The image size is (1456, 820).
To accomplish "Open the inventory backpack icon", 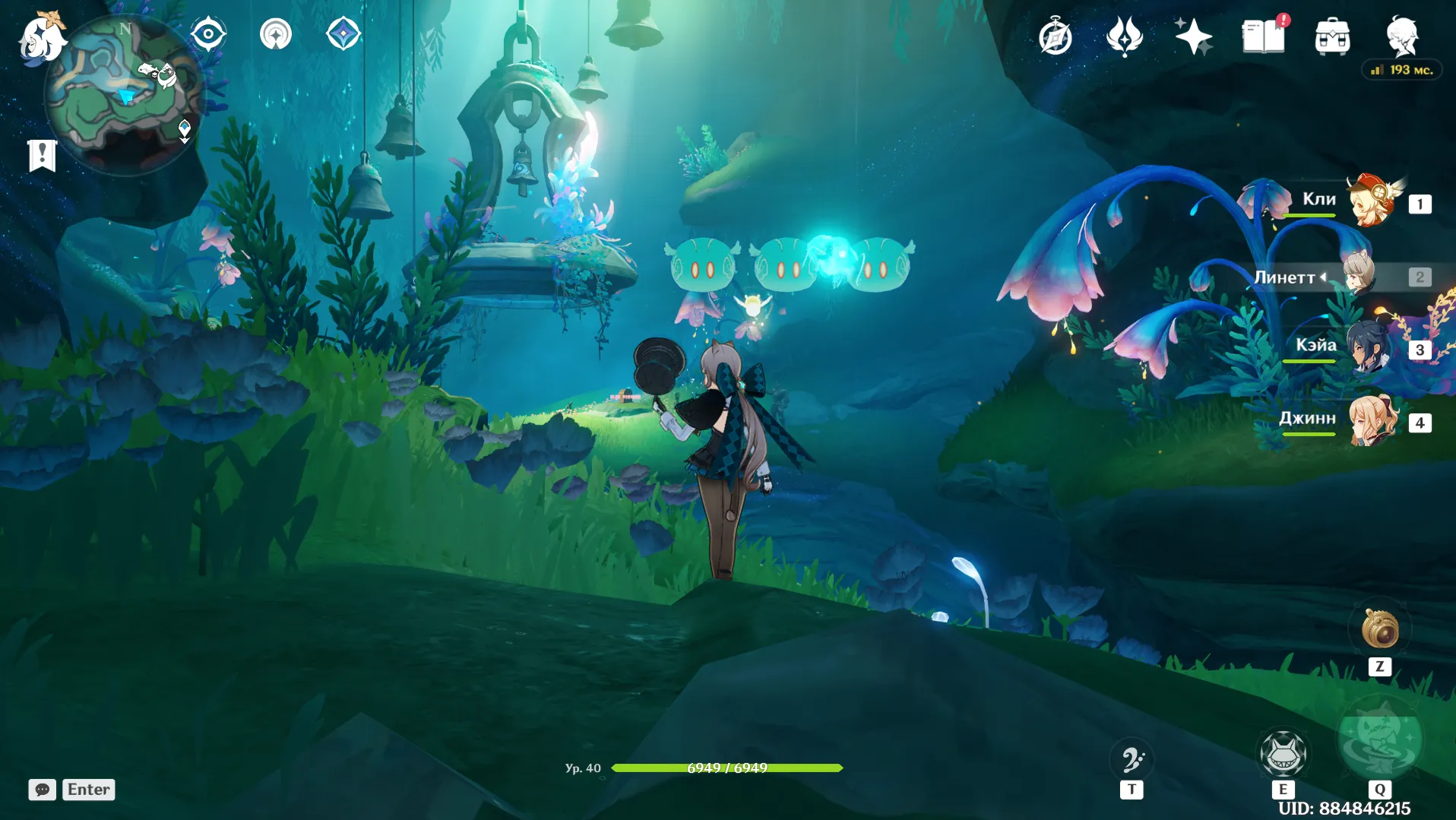I will [1332, 36].
